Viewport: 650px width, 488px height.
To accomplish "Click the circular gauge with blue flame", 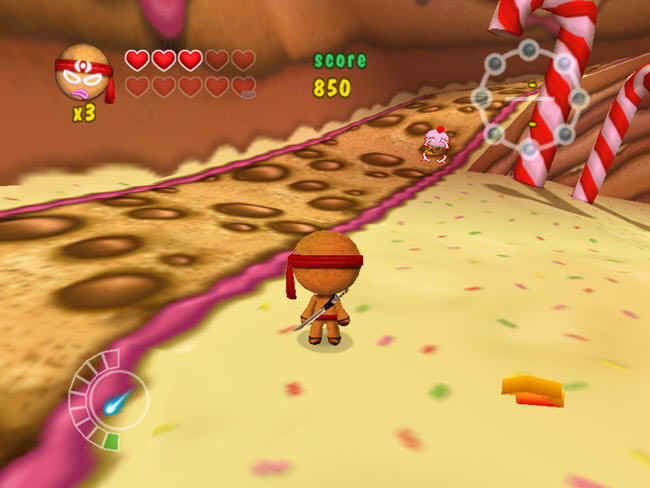I will 108,401.
